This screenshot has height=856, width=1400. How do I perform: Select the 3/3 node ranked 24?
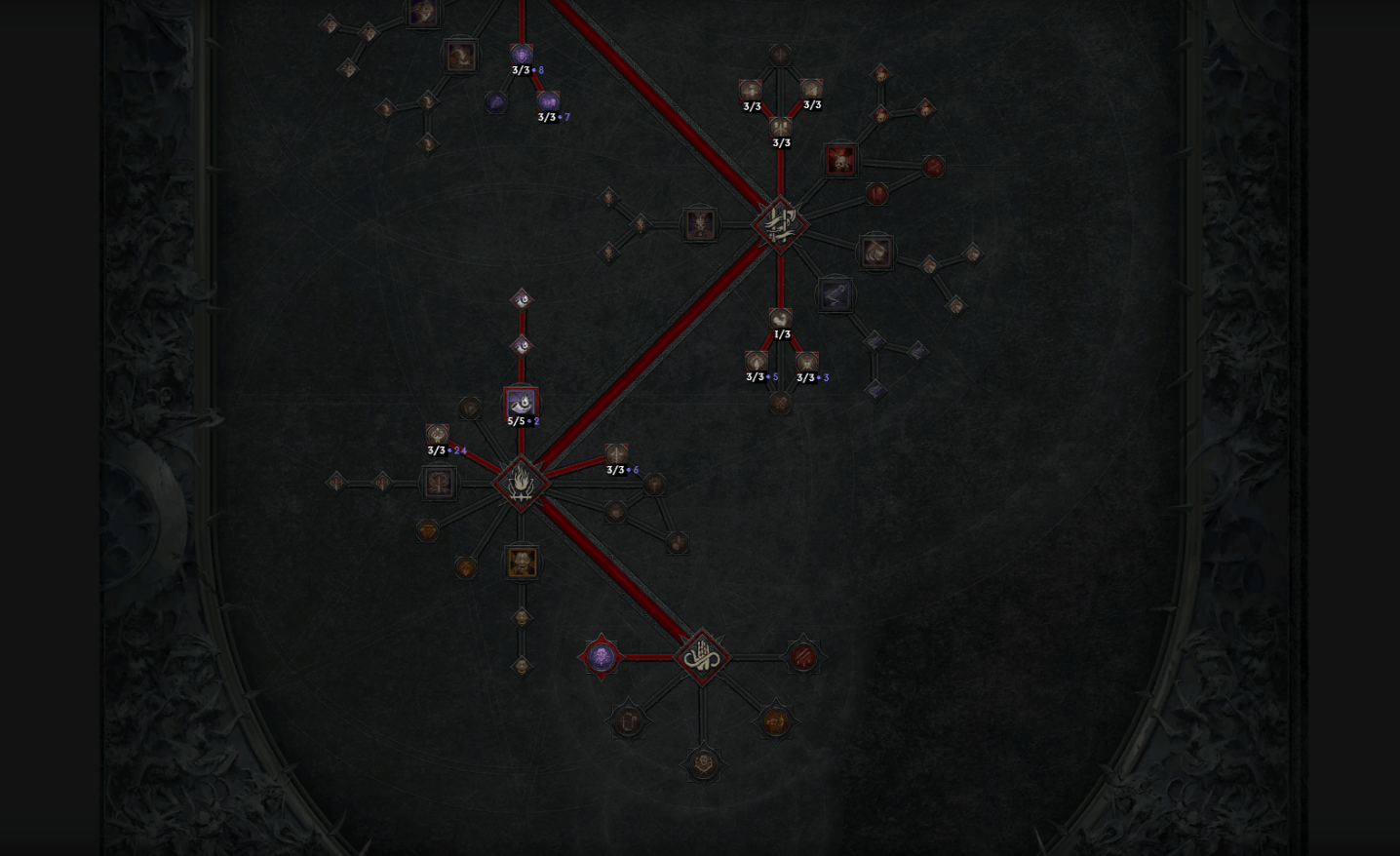tap(437, 436)
